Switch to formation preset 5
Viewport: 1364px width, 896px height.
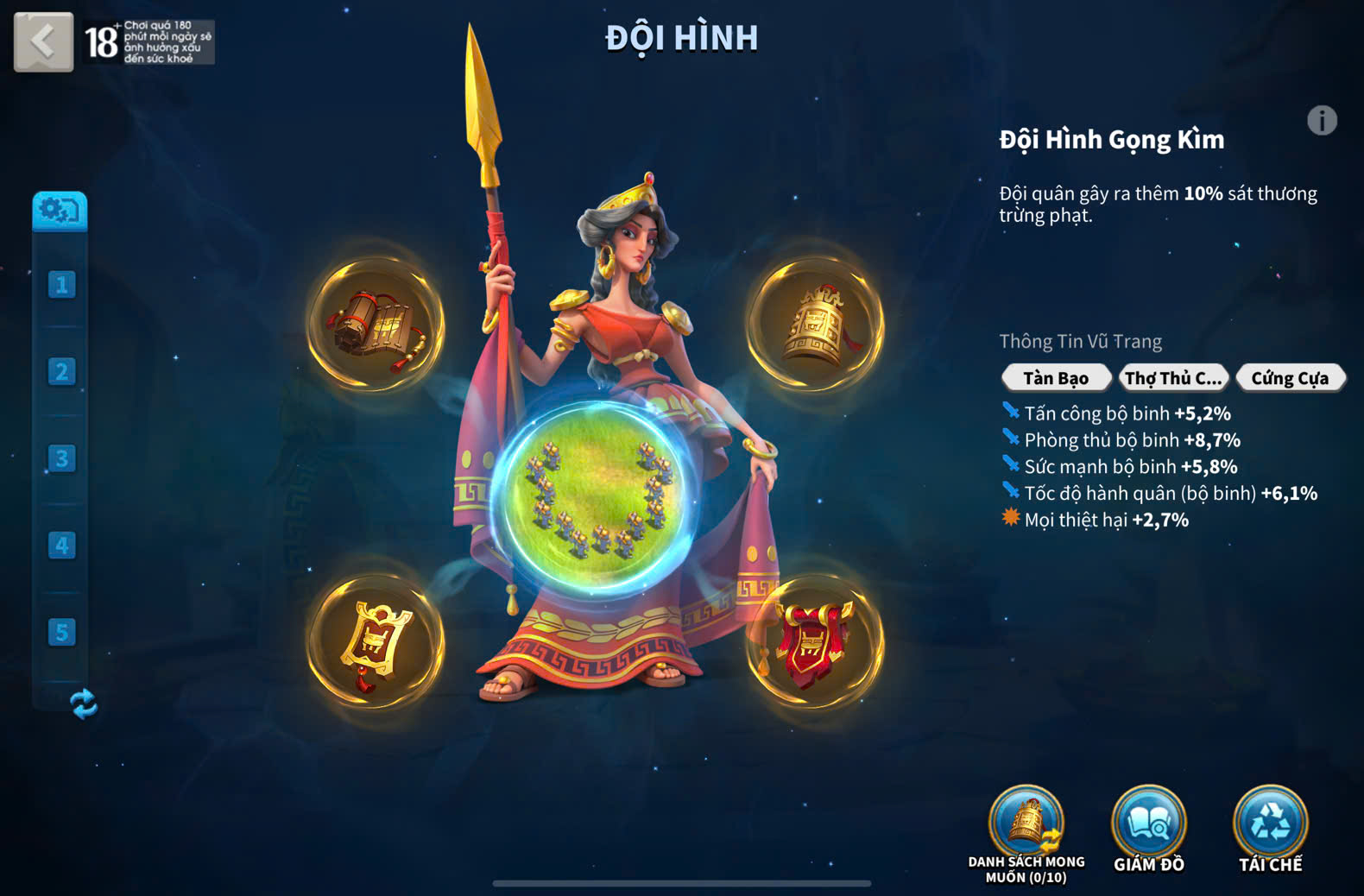tap(61, 632)
